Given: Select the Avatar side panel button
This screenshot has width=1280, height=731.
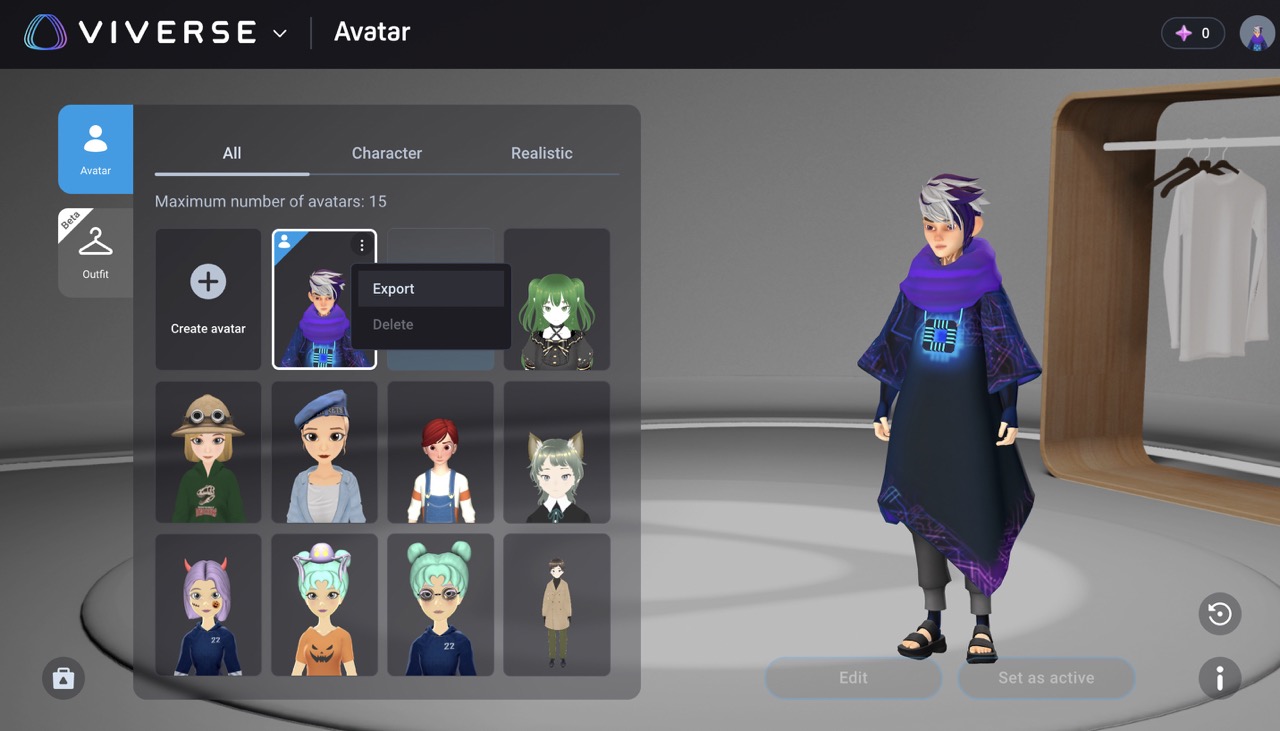Looking at the screenshot, I should [x=96, y=149].
